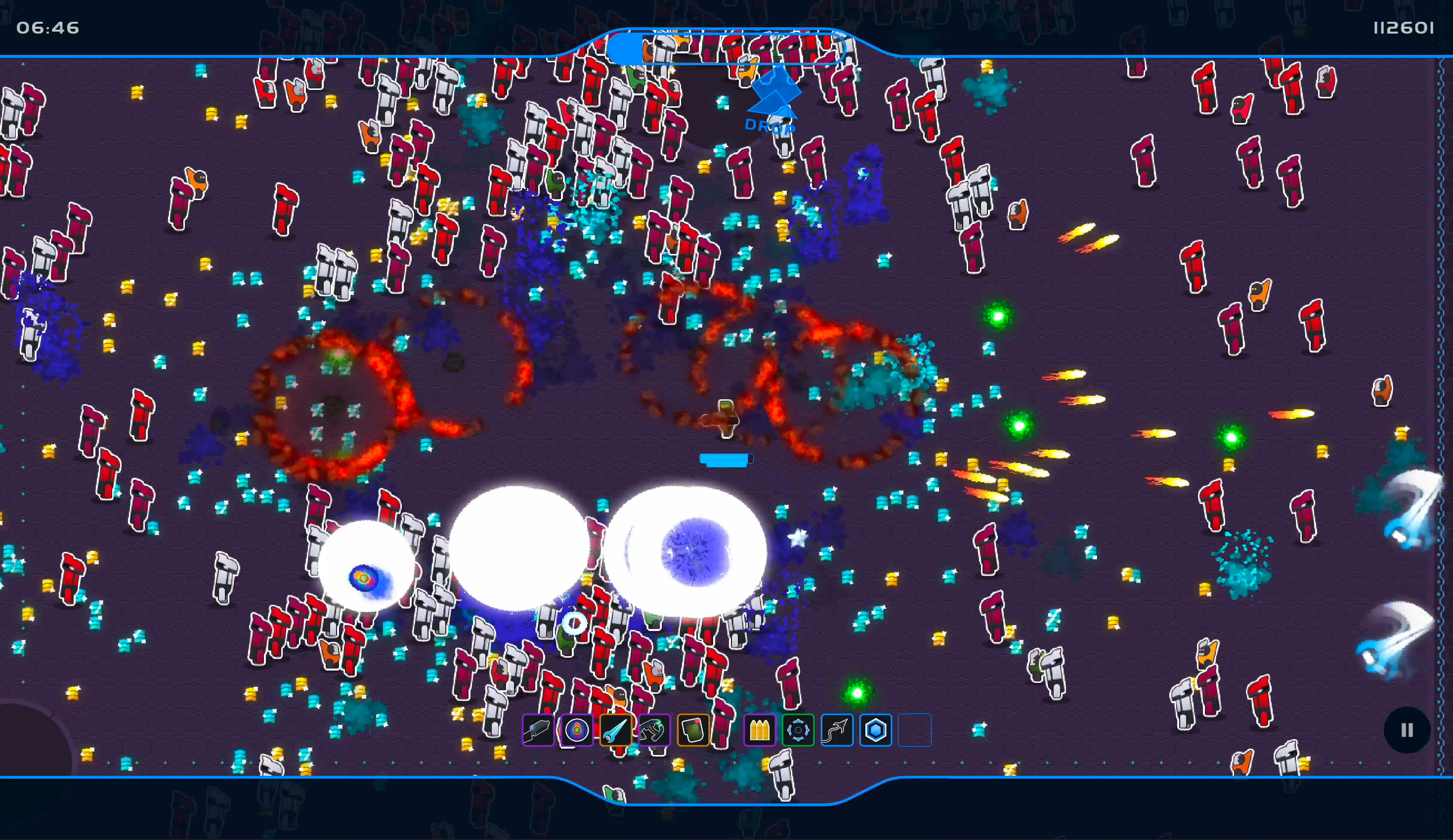
Task: Click the emergency button item icon
Action: point(693,730)
